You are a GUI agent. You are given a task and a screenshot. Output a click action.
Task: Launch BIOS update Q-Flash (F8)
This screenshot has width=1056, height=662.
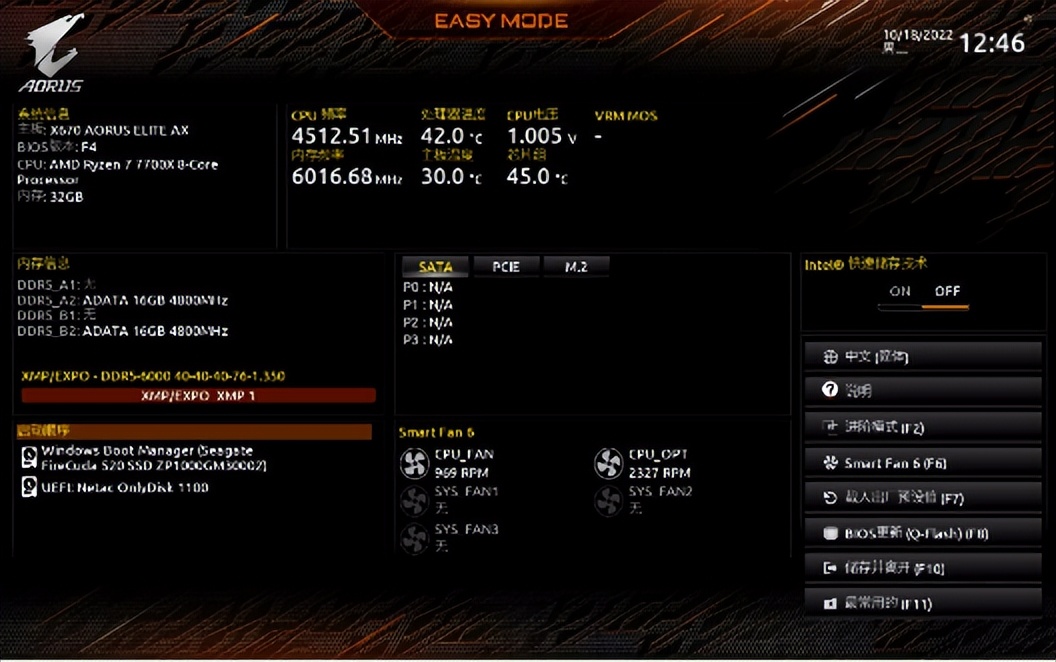[922, 533]
